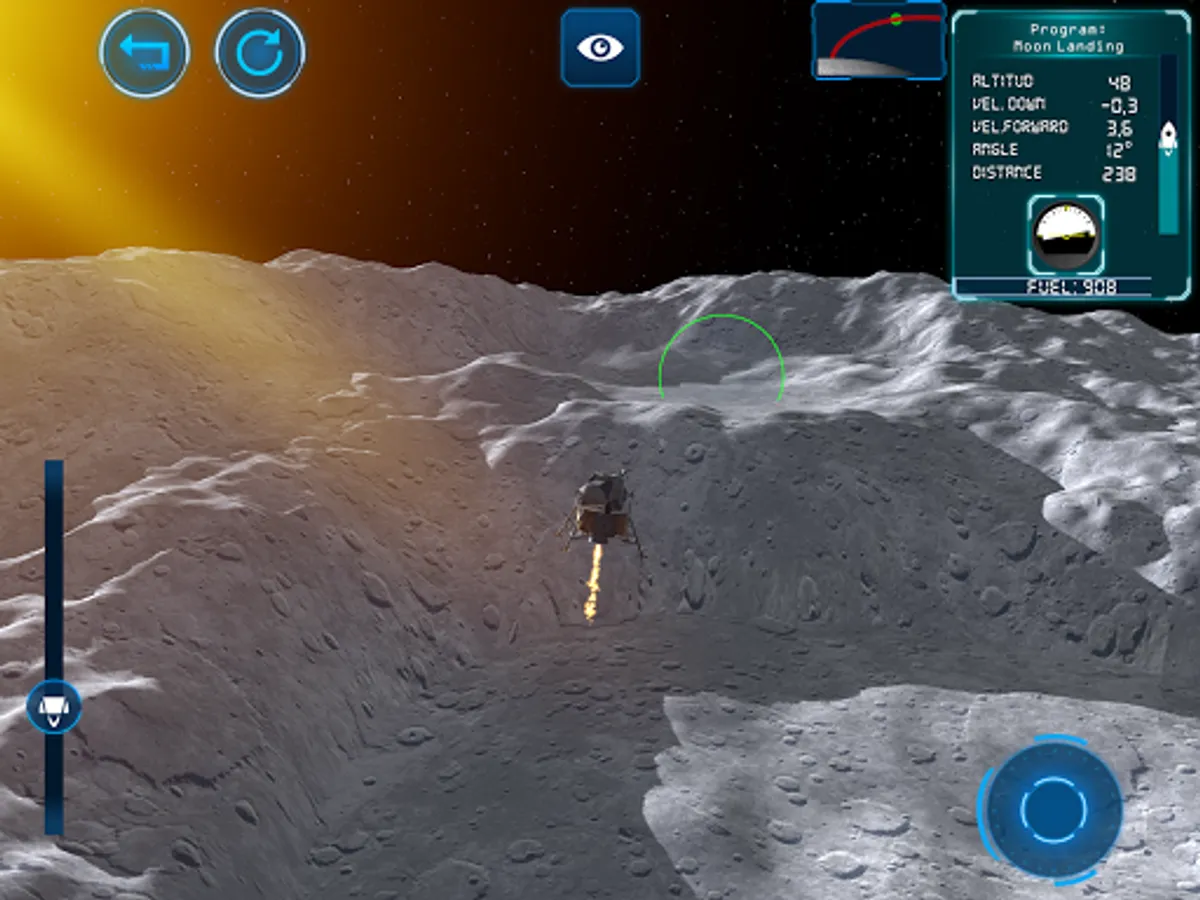The height and width of the screenshot is (900, 1200).
Task: Select the attitude indicator gauge
Action: pyautogui.click(x=1066, y=235)
